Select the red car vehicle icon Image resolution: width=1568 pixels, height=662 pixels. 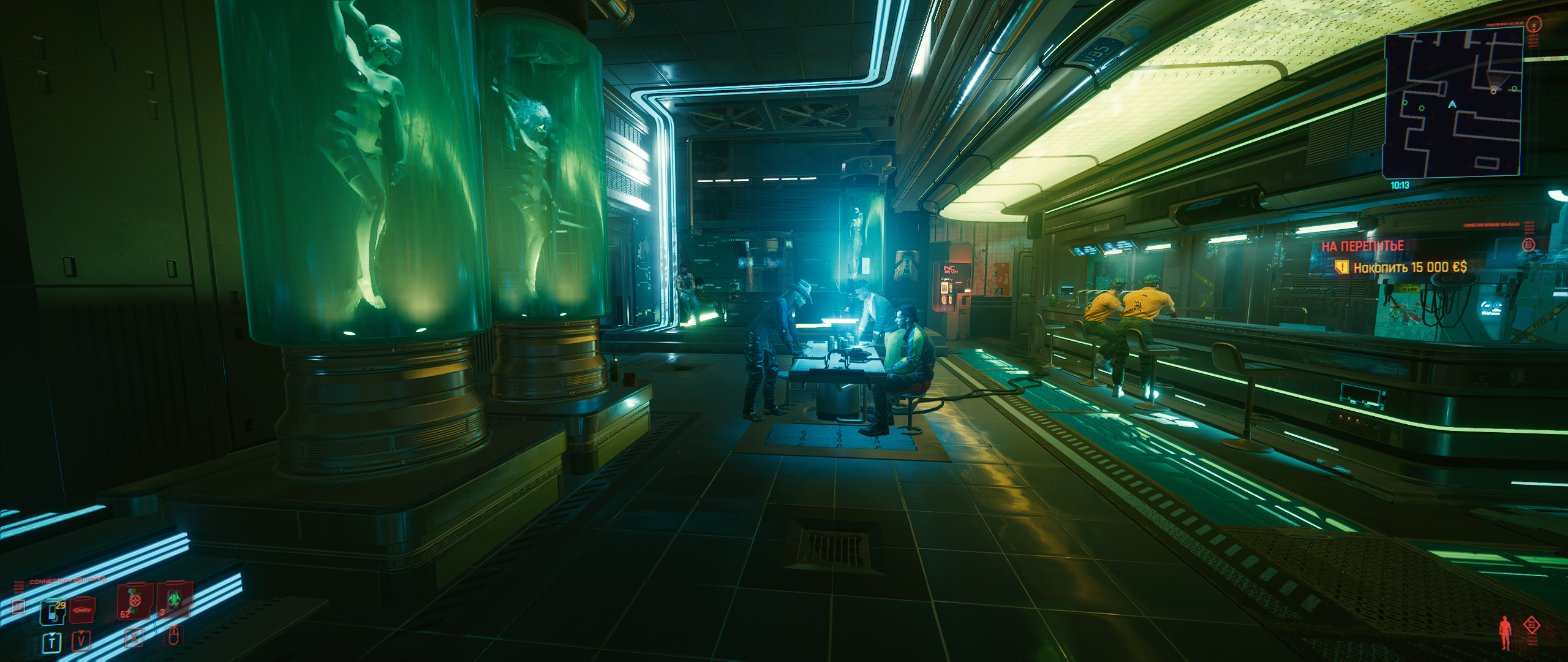point(83,611)
